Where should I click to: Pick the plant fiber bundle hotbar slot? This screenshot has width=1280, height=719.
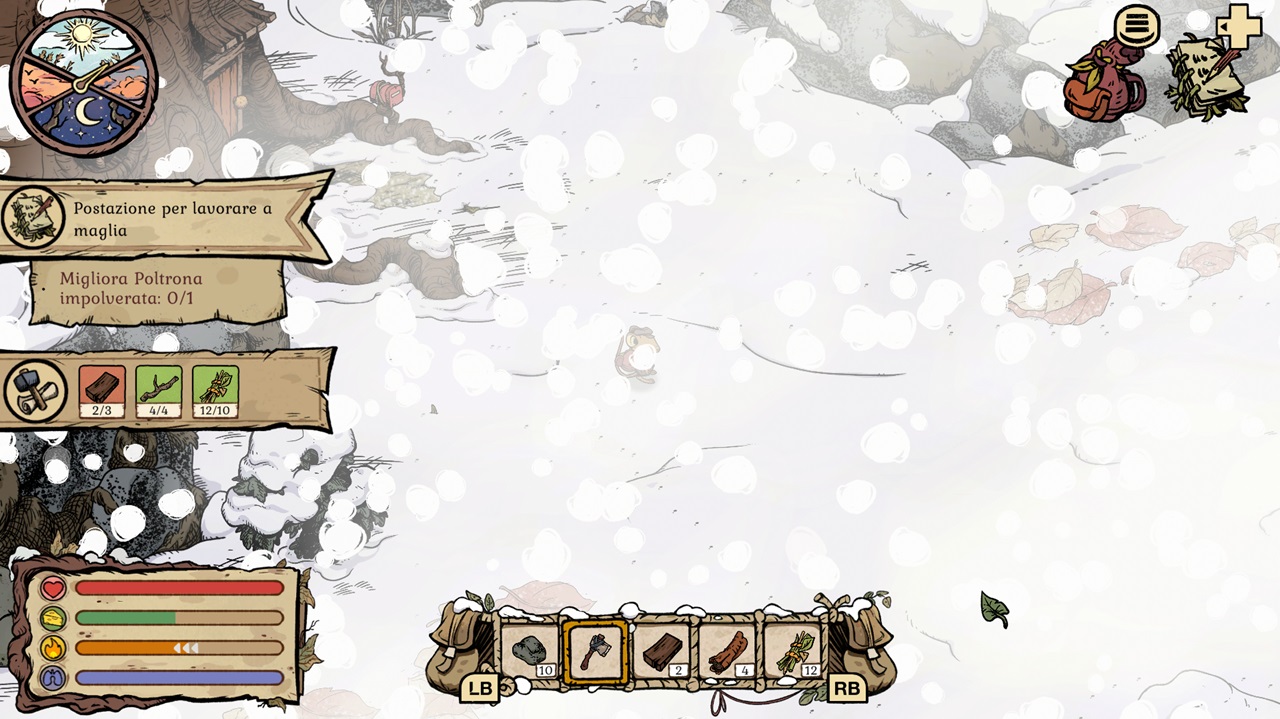point(793,652)
